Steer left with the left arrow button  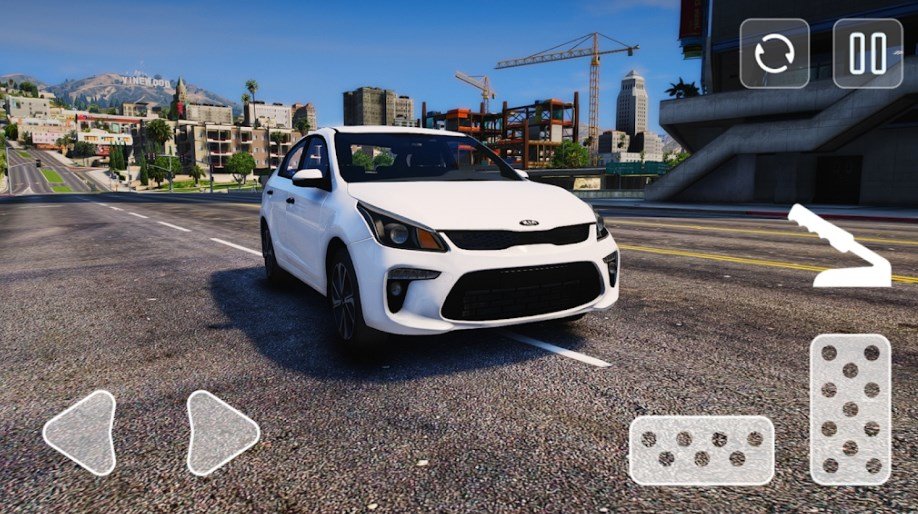click(82, 432)
